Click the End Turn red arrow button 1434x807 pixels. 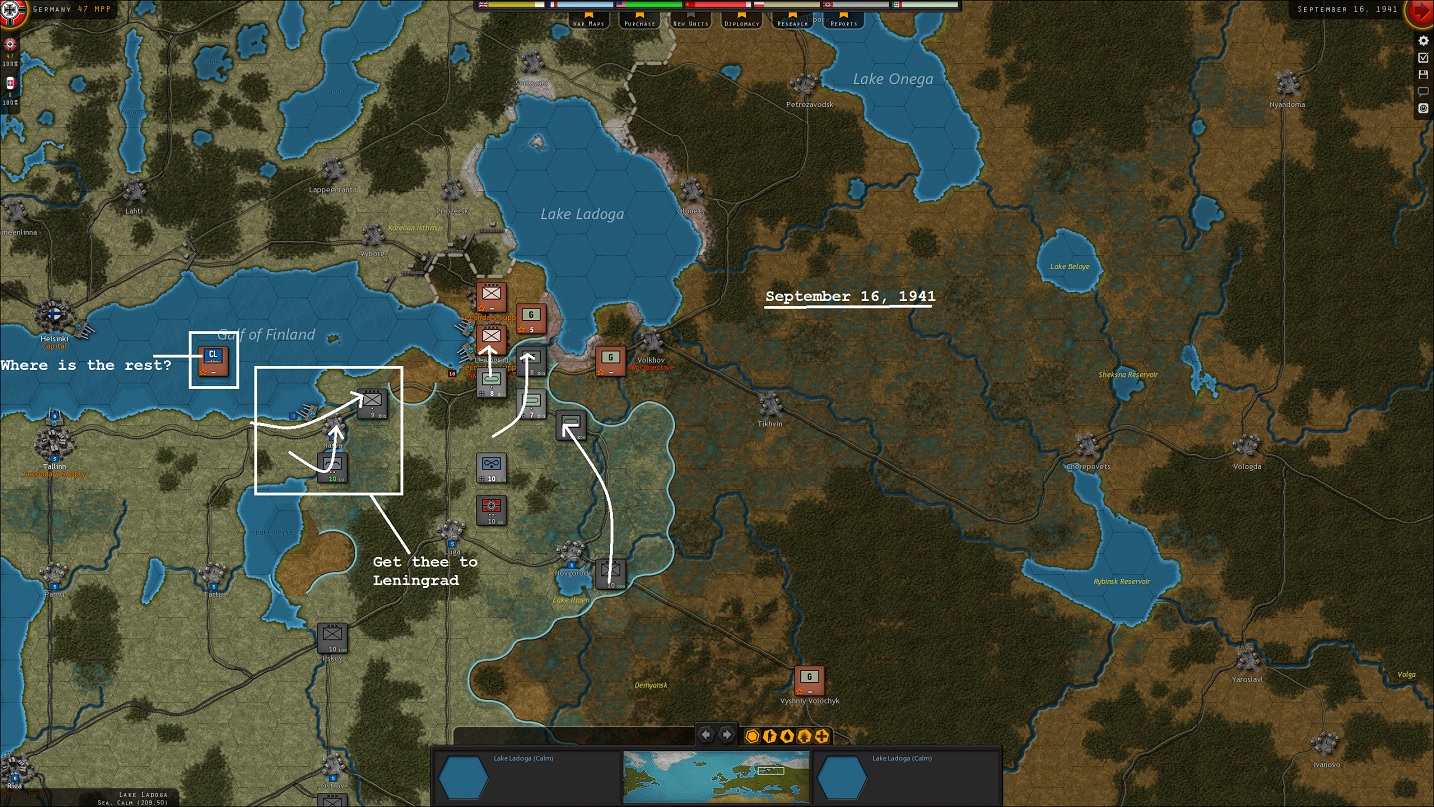coord(1420,12)
